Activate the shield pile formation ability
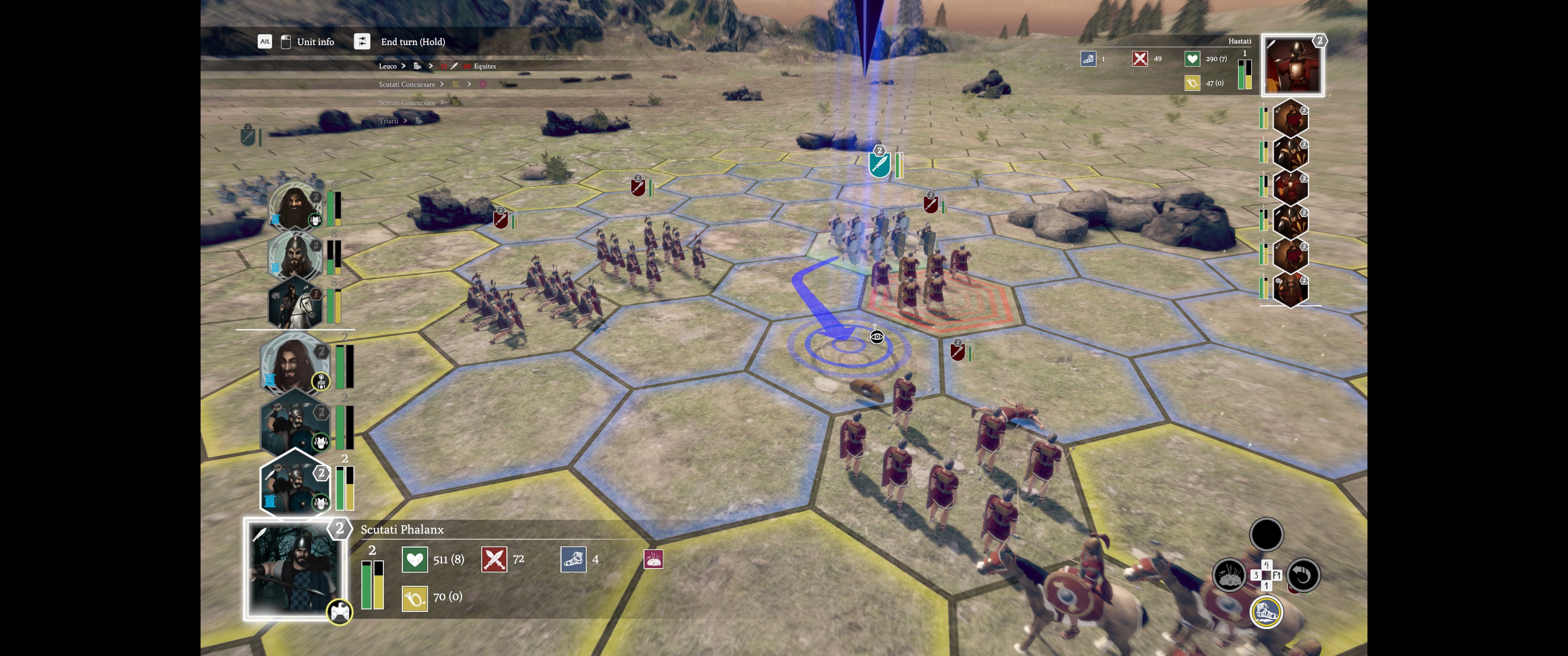 [x=1229, y=575]
